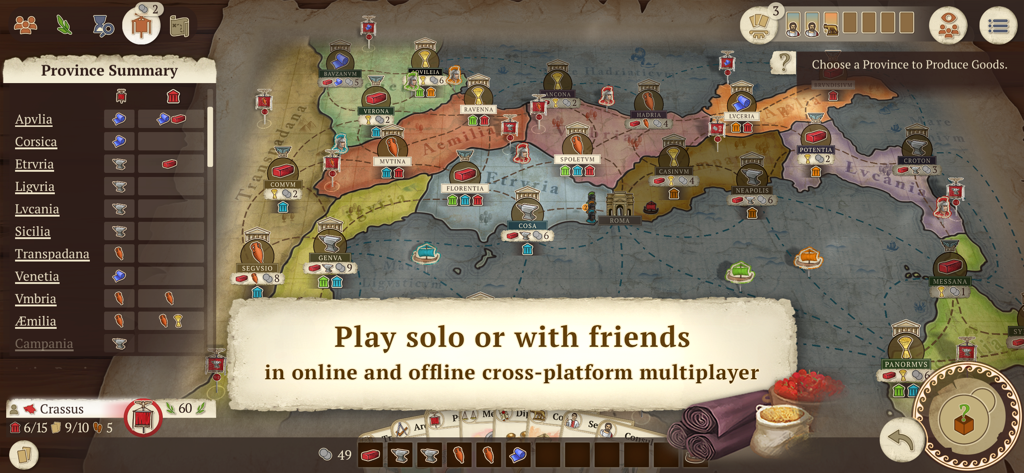
Task: Select Æmilia province entry
Action: point(36,322)
